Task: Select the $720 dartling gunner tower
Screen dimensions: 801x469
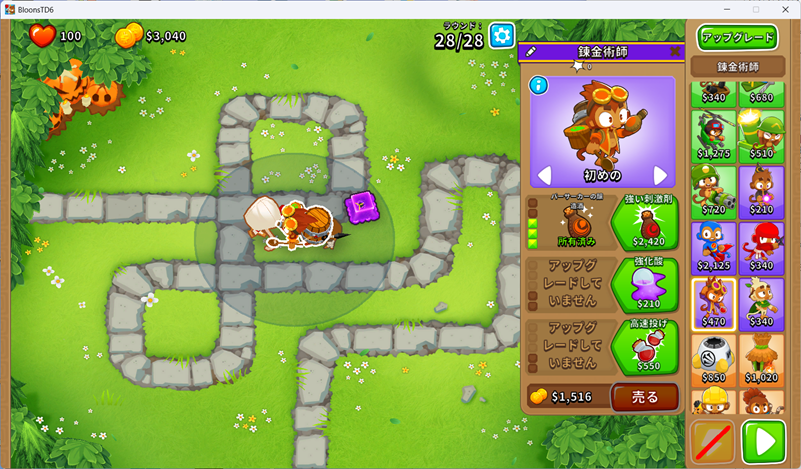Action: pyautogui.click(x=713, y=191)
